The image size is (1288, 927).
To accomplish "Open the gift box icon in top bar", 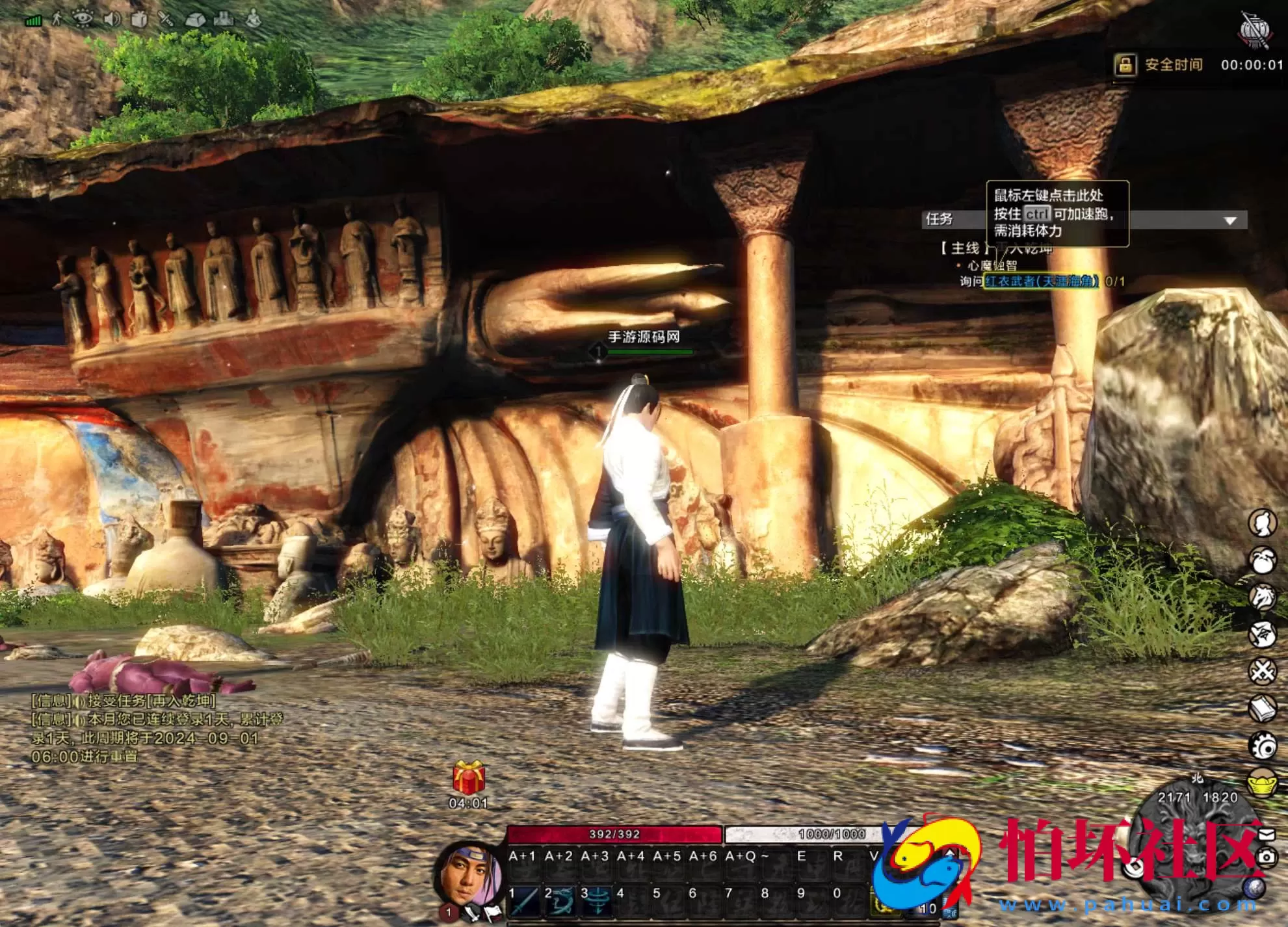I will pyautogui.click(x=139, y=19).
